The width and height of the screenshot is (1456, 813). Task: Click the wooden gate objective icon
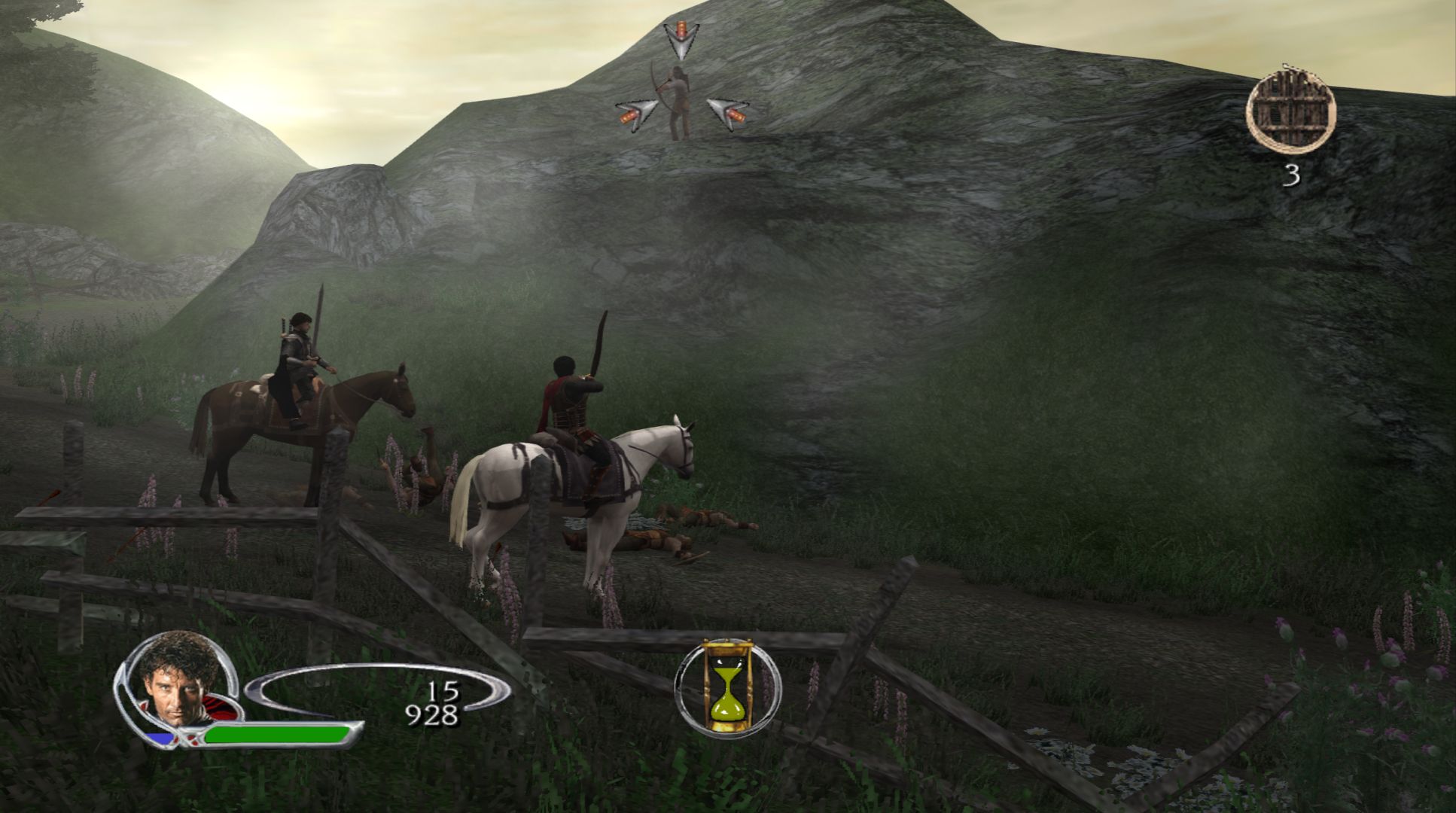1290,111
